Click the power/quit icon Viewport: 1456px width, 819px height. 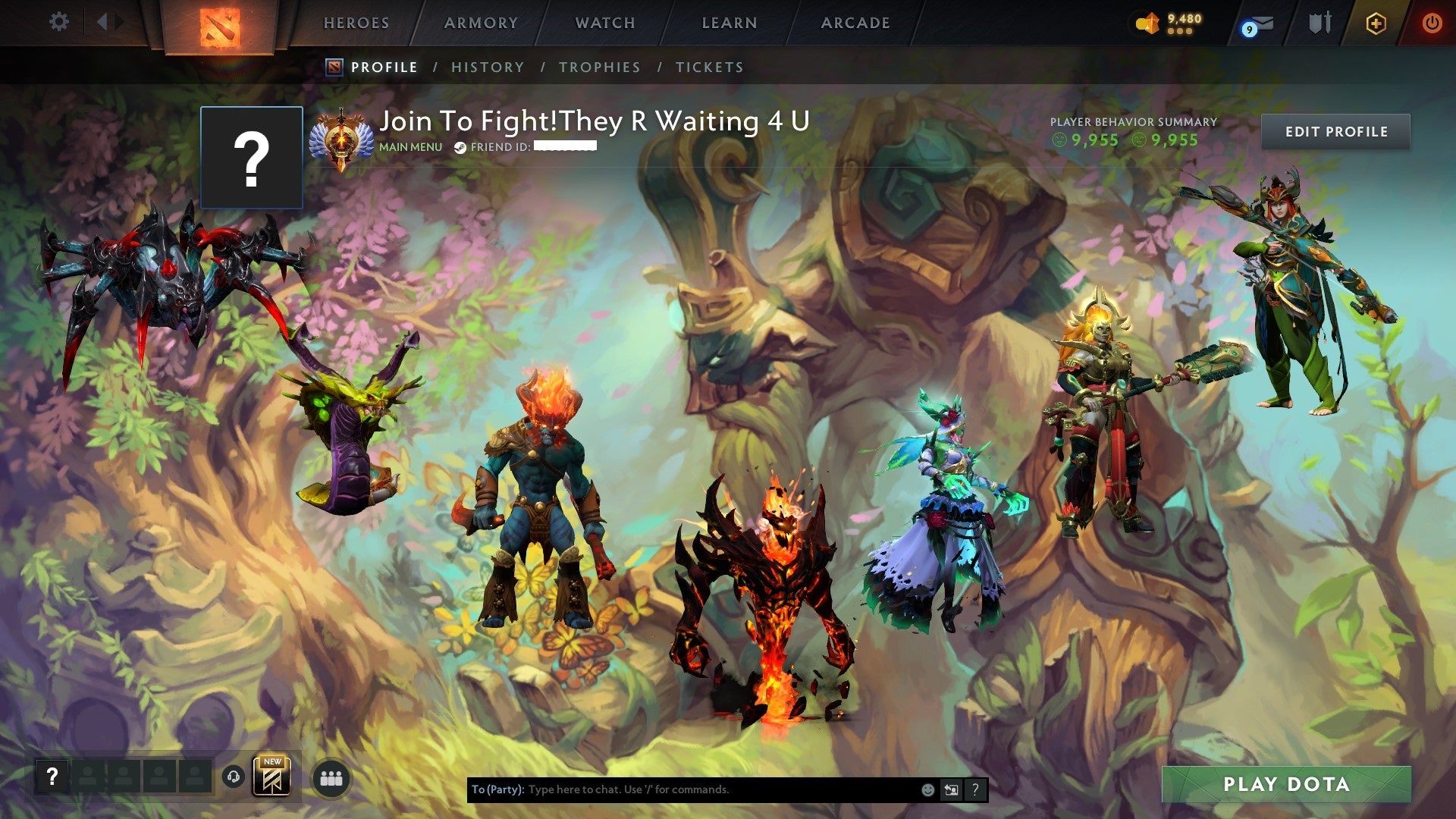[x=1433, y=23]
